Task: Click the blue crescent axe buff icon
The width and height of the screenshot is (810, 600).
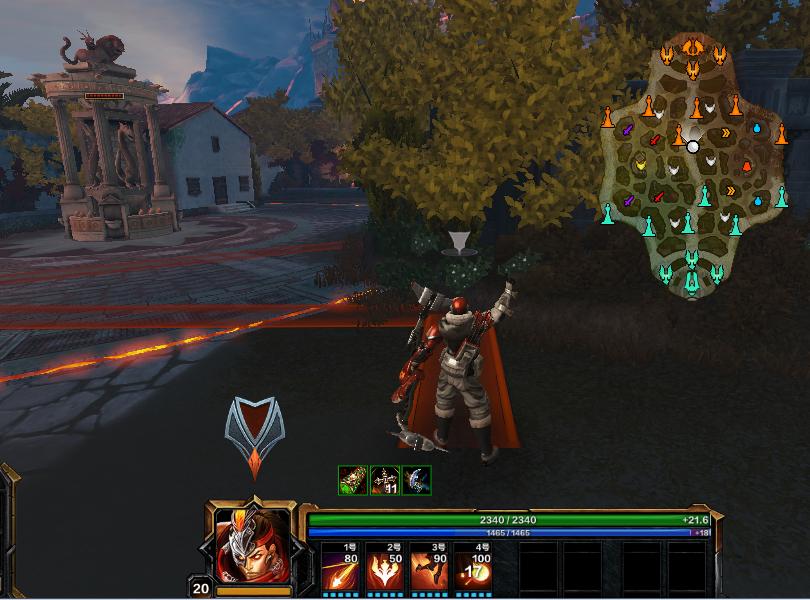Action: pyautogui.click(x=416, y=479)
